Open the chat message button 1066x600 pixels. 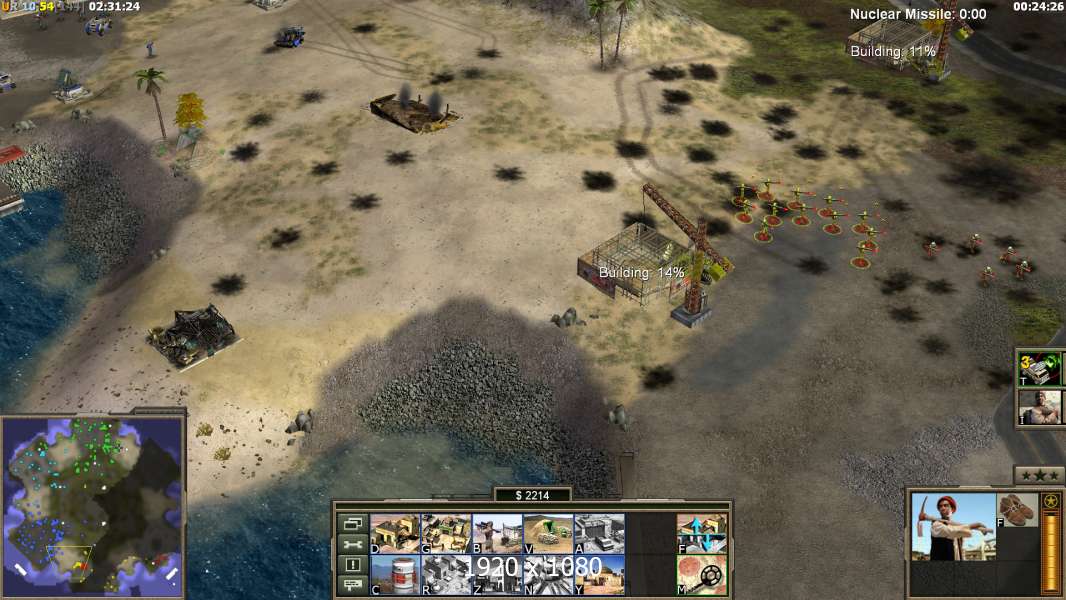(352, 586)
